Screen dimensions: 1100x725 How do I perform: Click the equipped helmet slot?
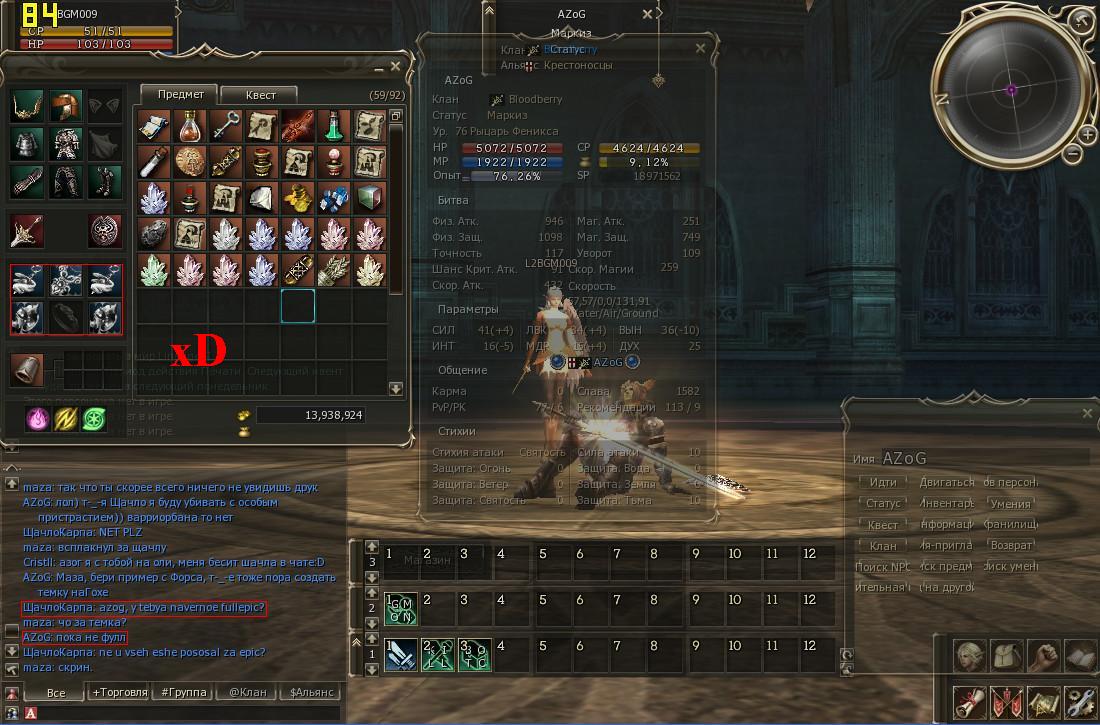click(64, 106)
